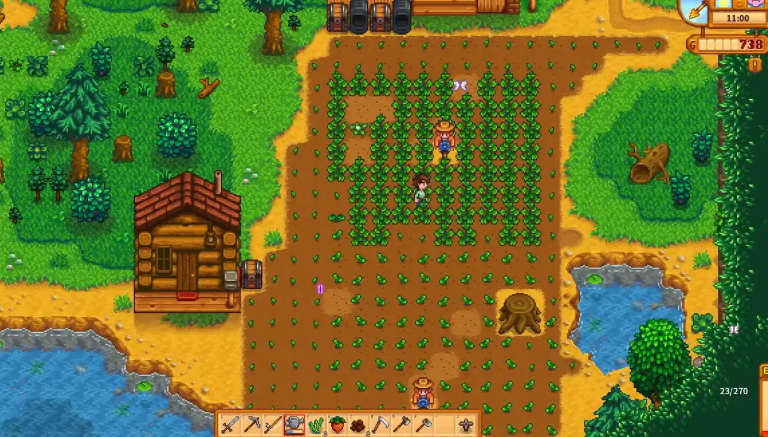The height and width of the screenshot is (437, 768).
Task: Open the quest journal exclamation icon
Action: coord(755,65)
